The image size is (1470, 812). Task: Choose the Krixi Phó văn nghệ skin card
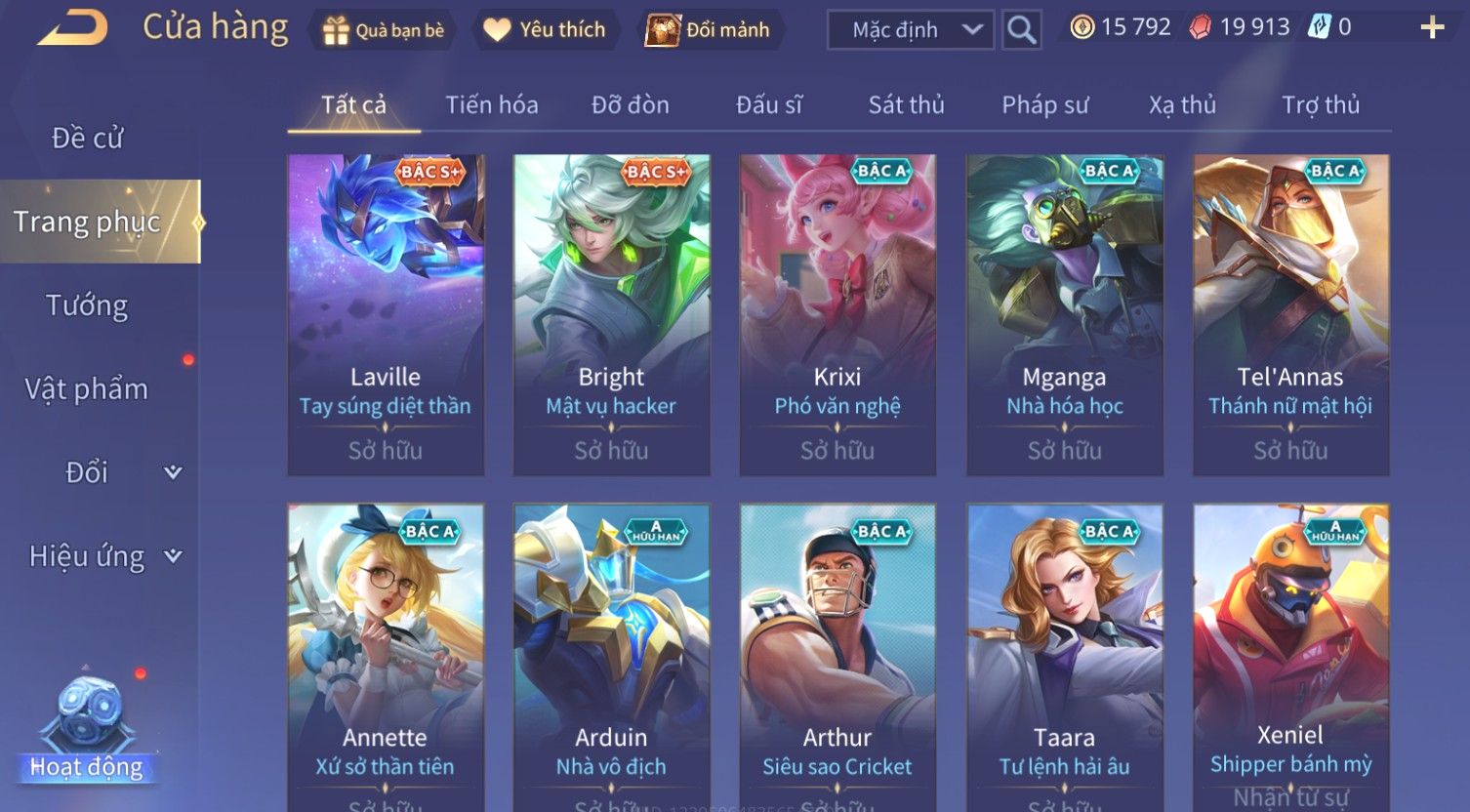point(837,314)
